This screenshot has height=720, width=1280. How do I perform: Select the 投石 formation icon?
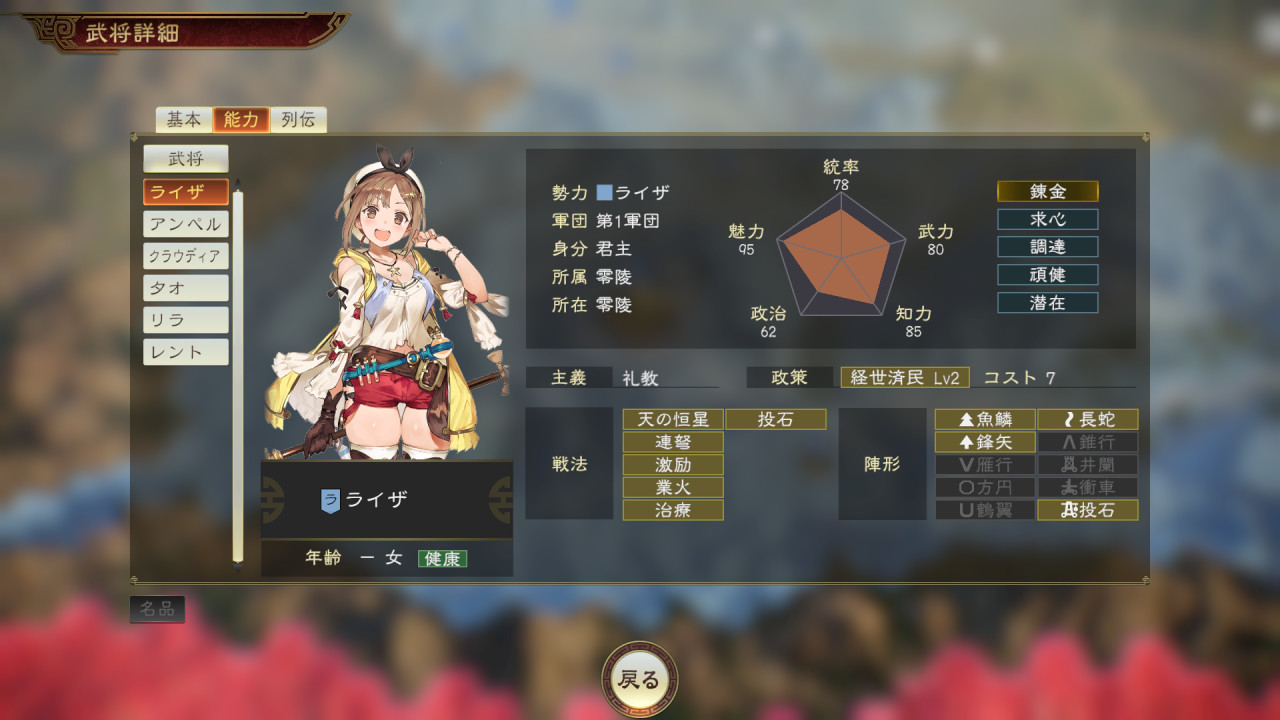pos(1088,510)
